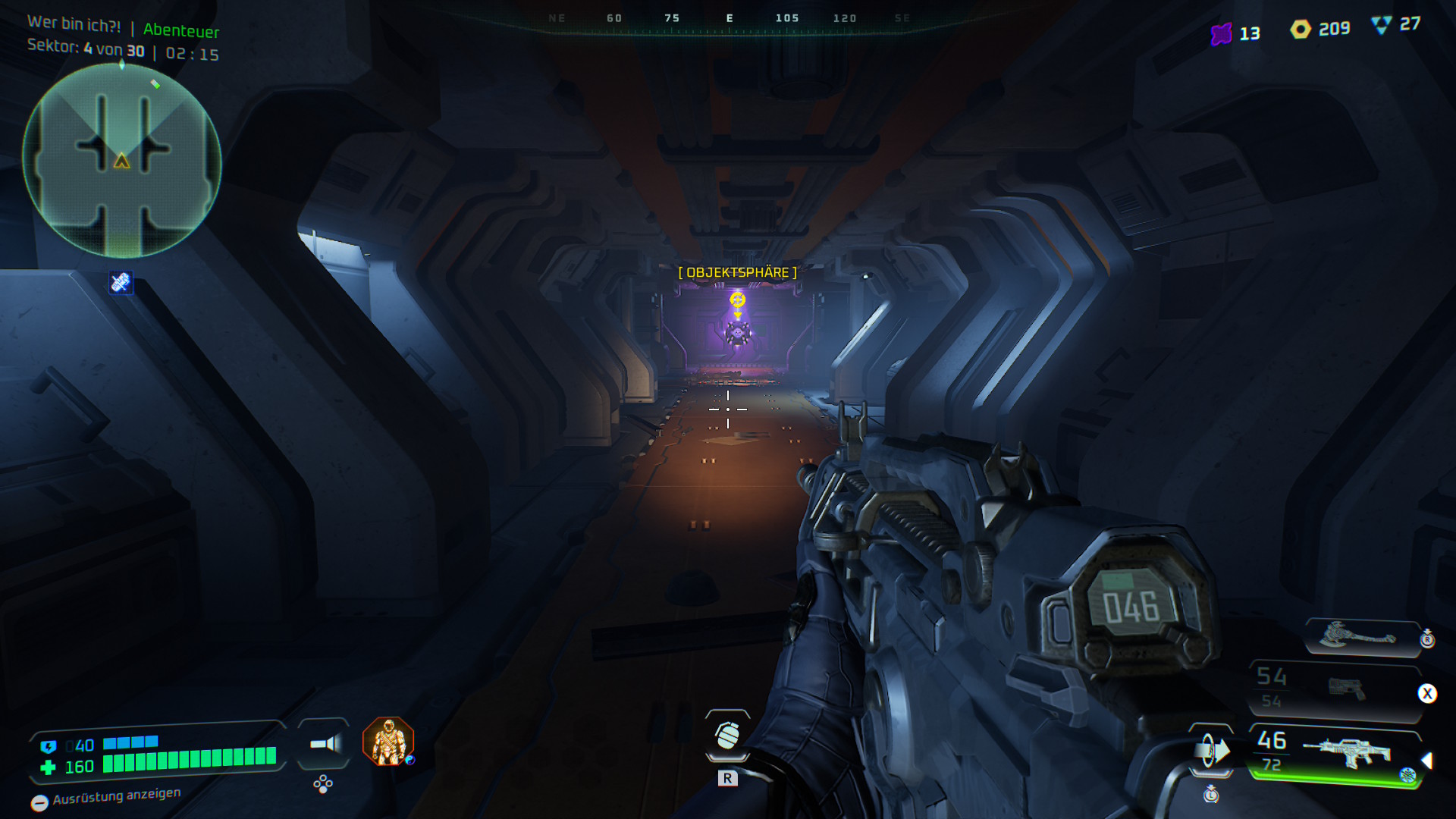Screen dimensions: 1456x819
Task: Click the yellow Objektsphäre objective marker
Action: 737,300
